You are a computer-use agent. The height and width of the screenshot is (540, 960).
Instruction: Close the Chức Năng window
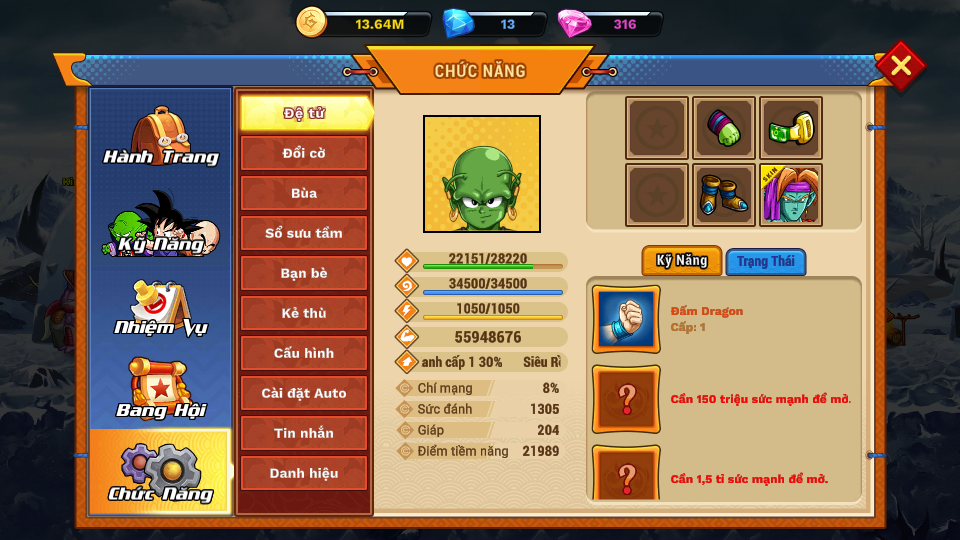click(x=900, y=66)
